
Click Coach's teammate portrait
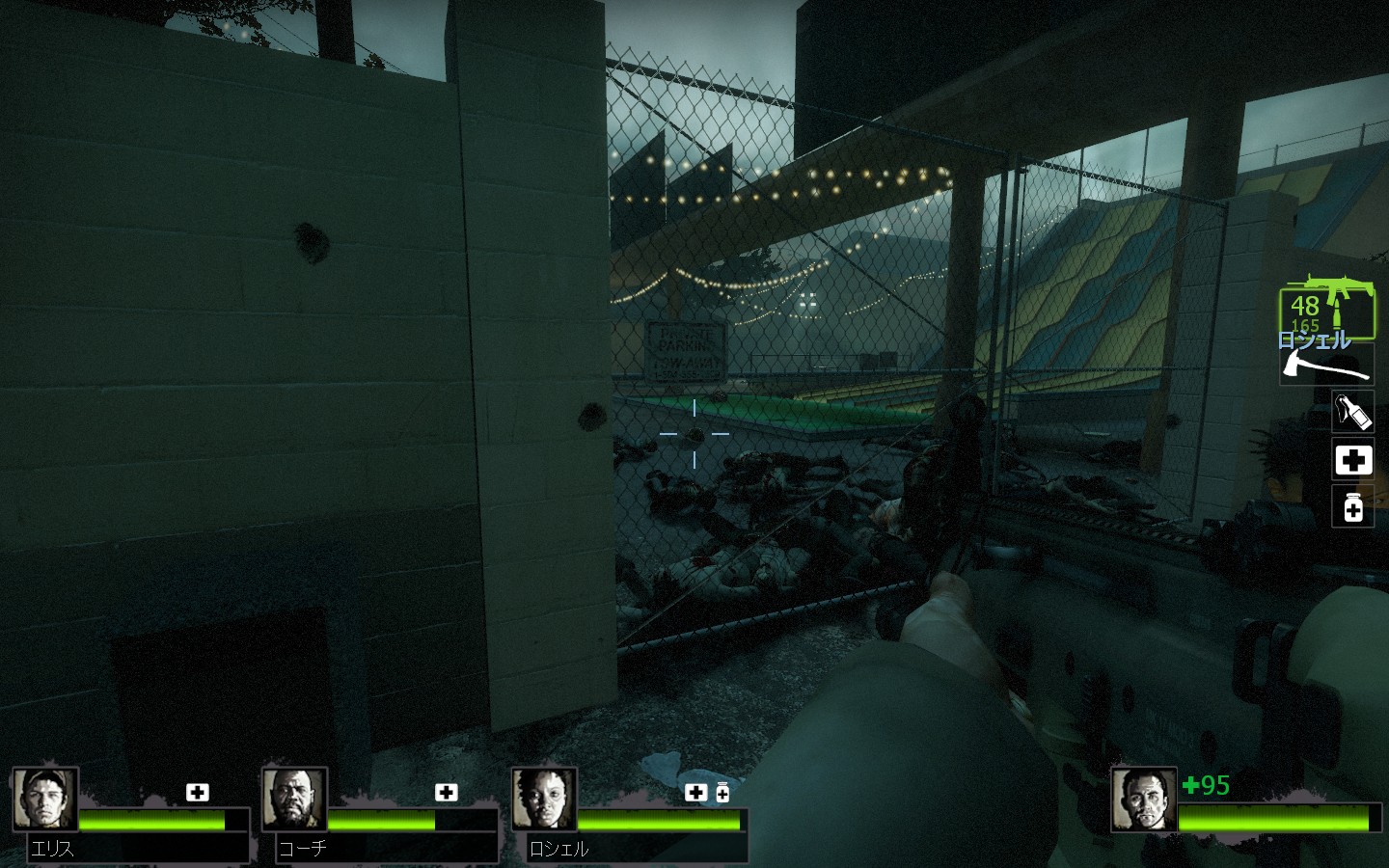(294, 800)
